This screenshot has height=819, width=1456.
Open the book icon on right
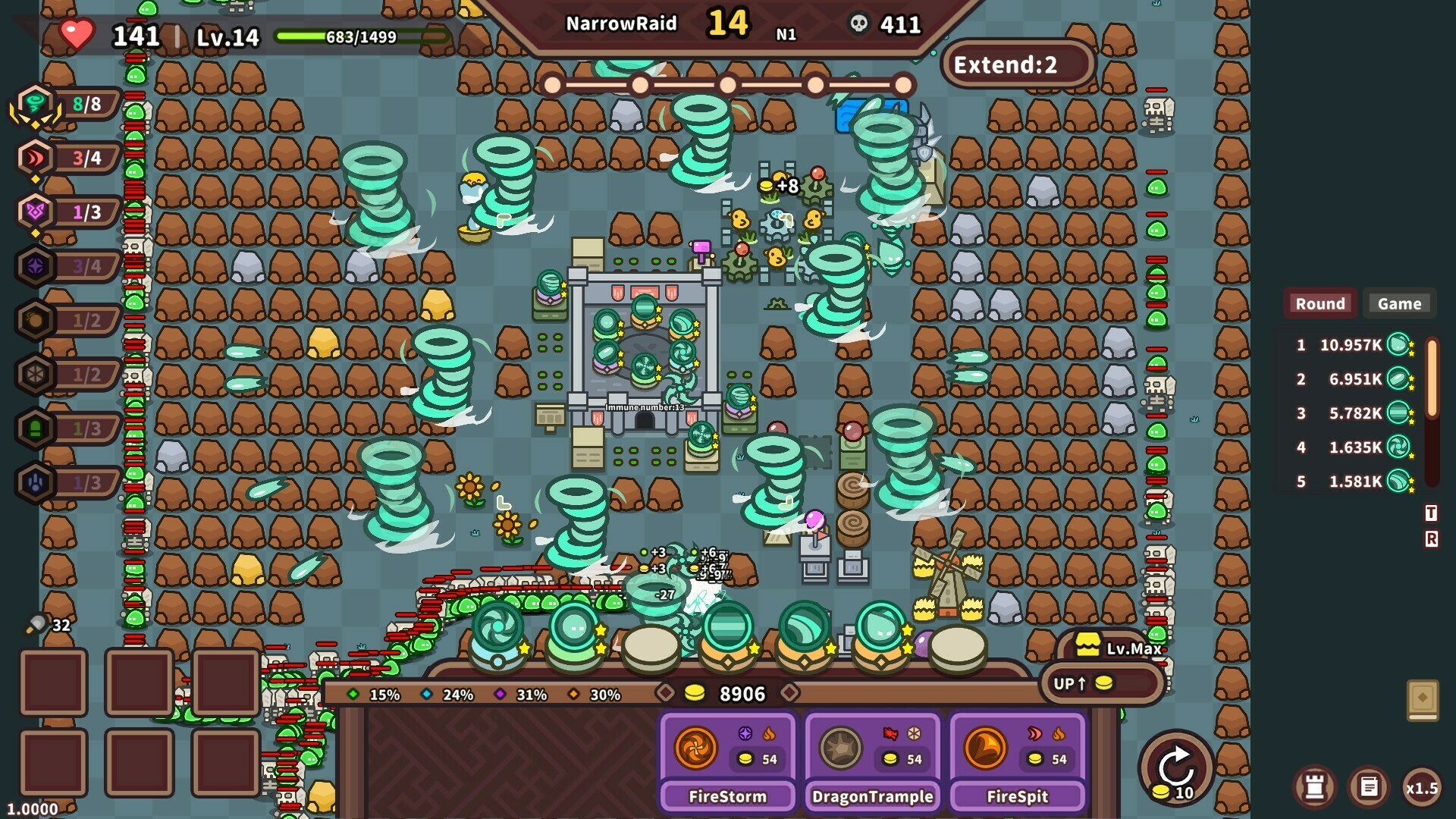(1423, 698)
